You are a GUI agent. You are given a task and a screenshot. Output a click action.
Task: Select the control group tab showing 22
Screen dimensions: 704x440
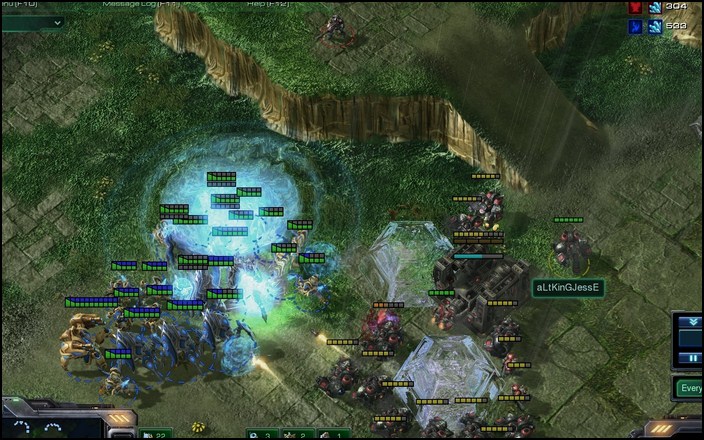coord(157,434)
